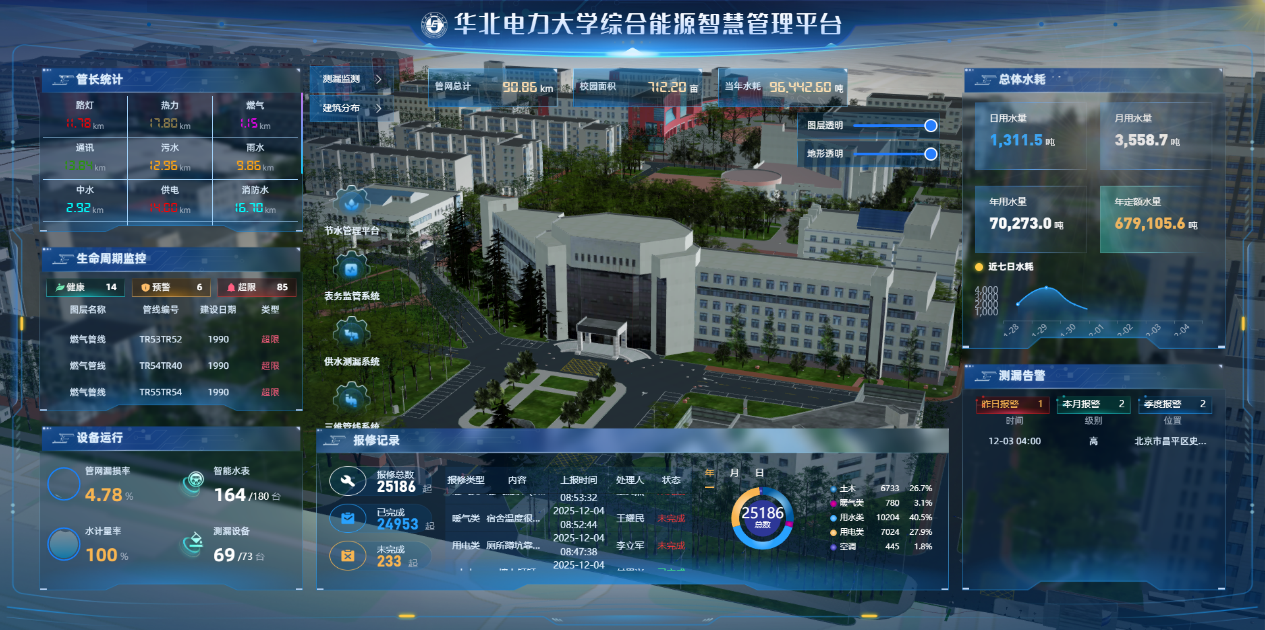
Task: Open the 季度报警 alarm tab
Action: click(1176, 404)
